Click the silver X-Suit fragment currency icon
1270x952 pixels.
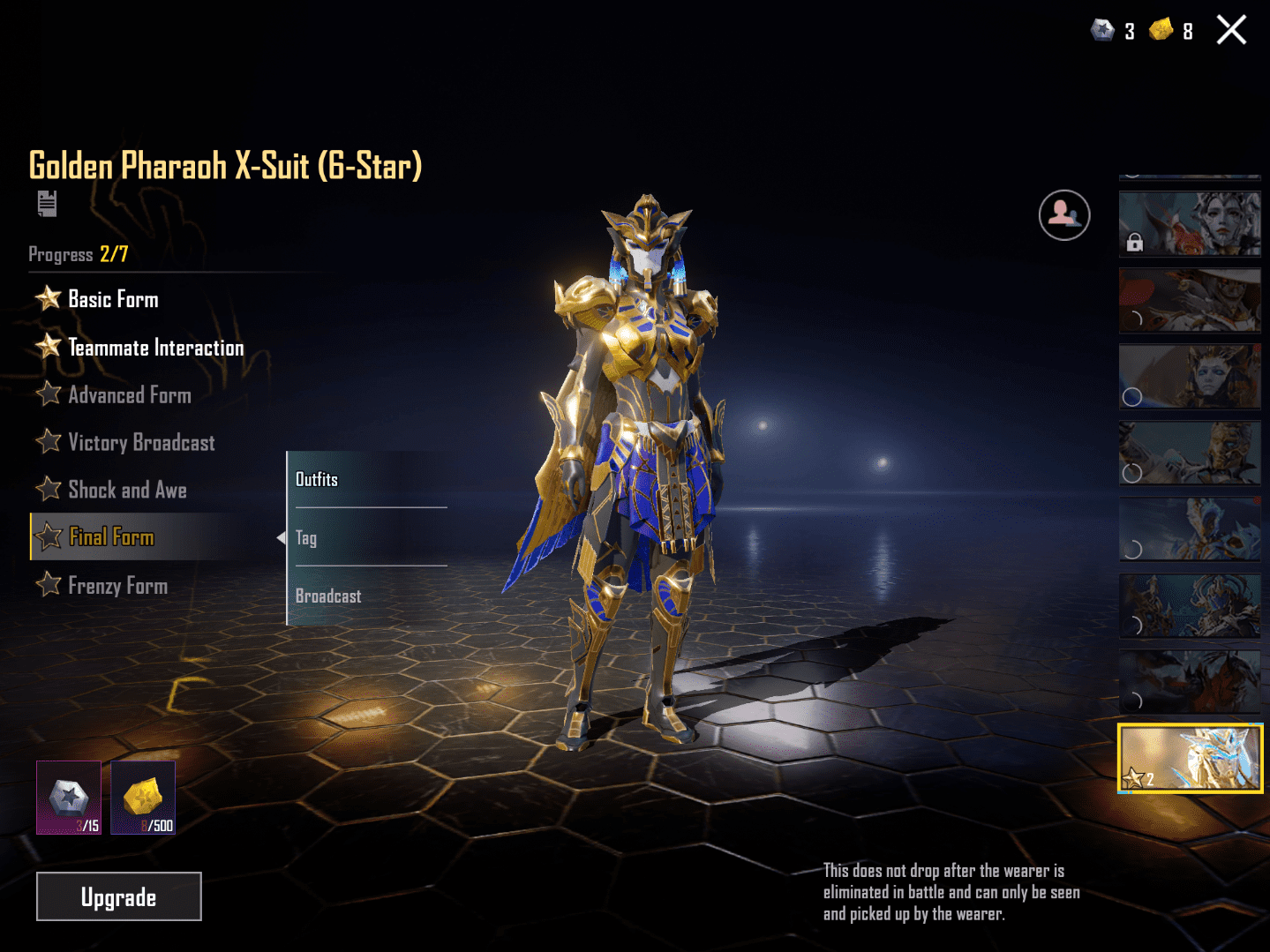pyautogui.click(x=1102, y=30)
